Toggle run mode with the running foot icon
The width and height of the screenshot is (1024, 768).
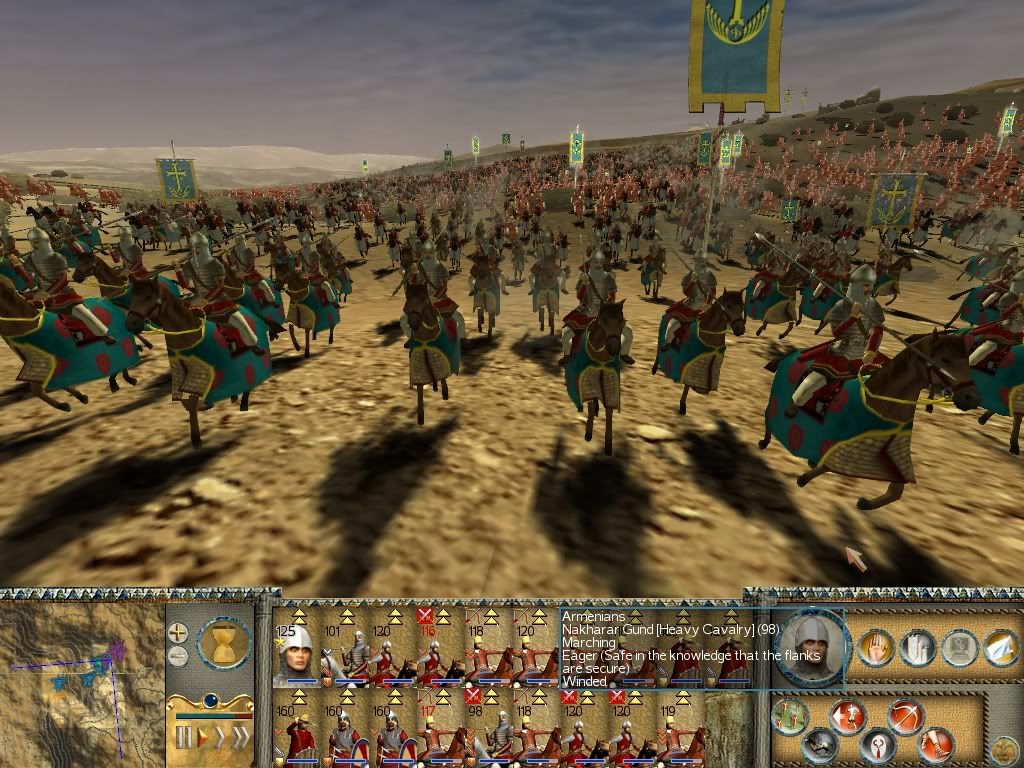click(936, 744)
